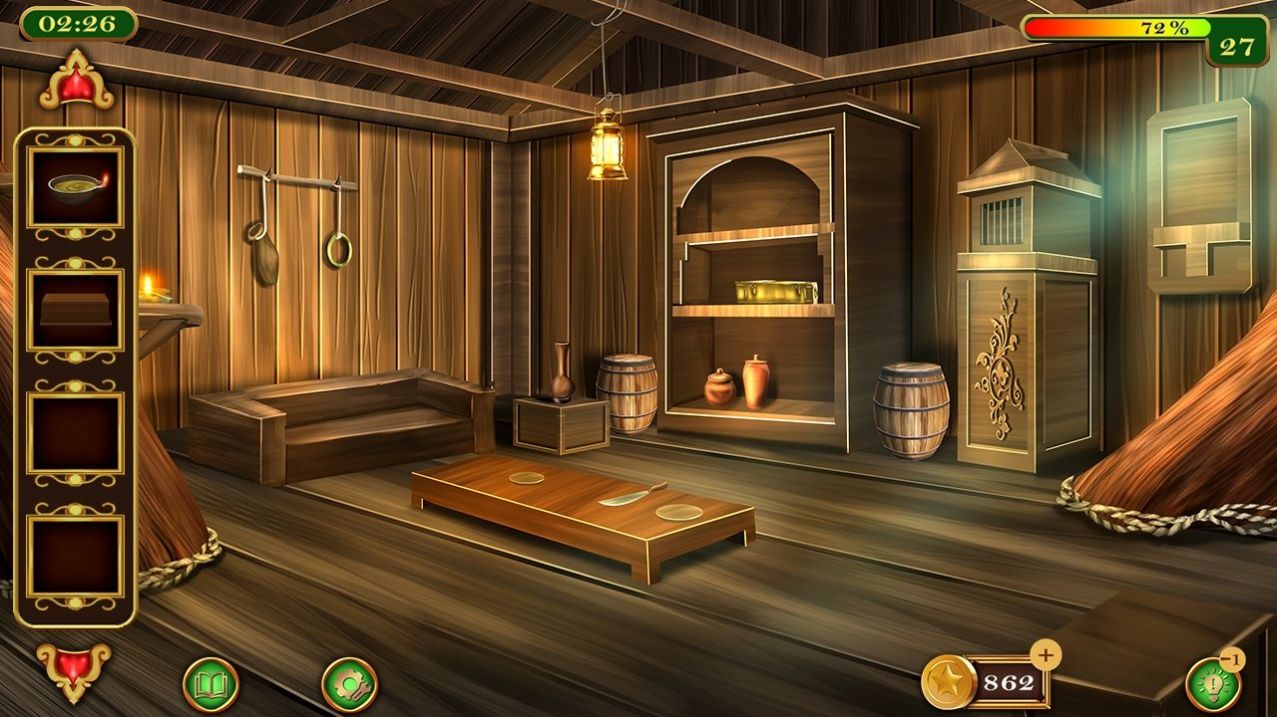
Task: Add more coins with the plus button
Action: (x=1046, y=656)
